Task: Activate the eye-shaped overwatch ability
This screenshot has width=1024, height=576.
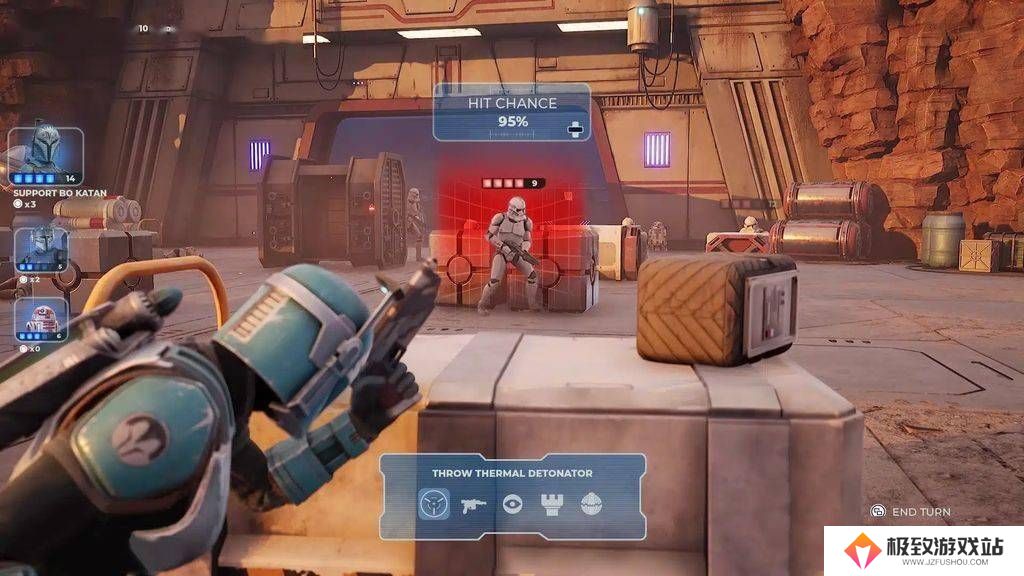Action: [x=513, y=504]
